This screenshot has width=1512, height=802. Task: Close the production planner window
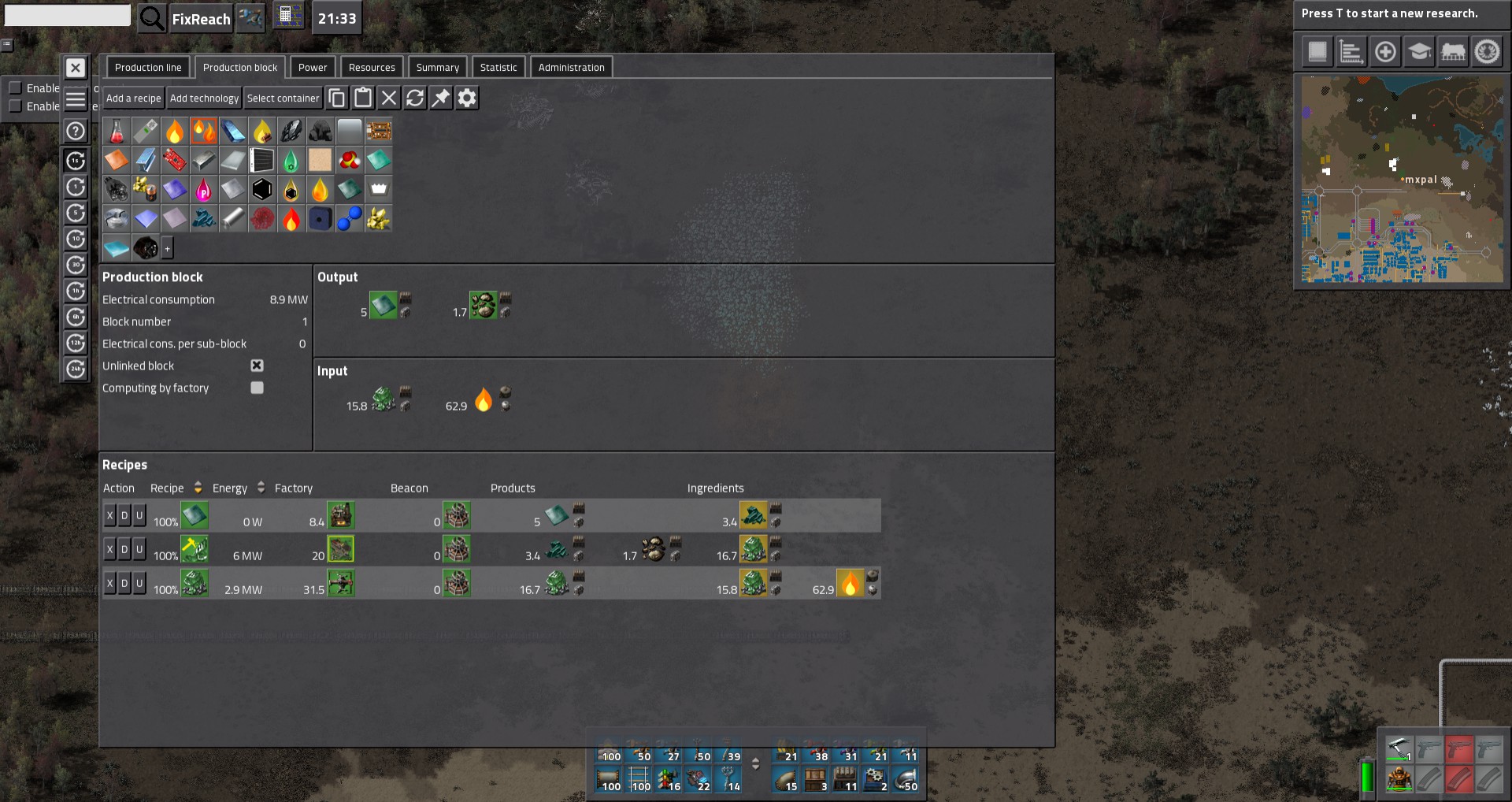(76, 69)
